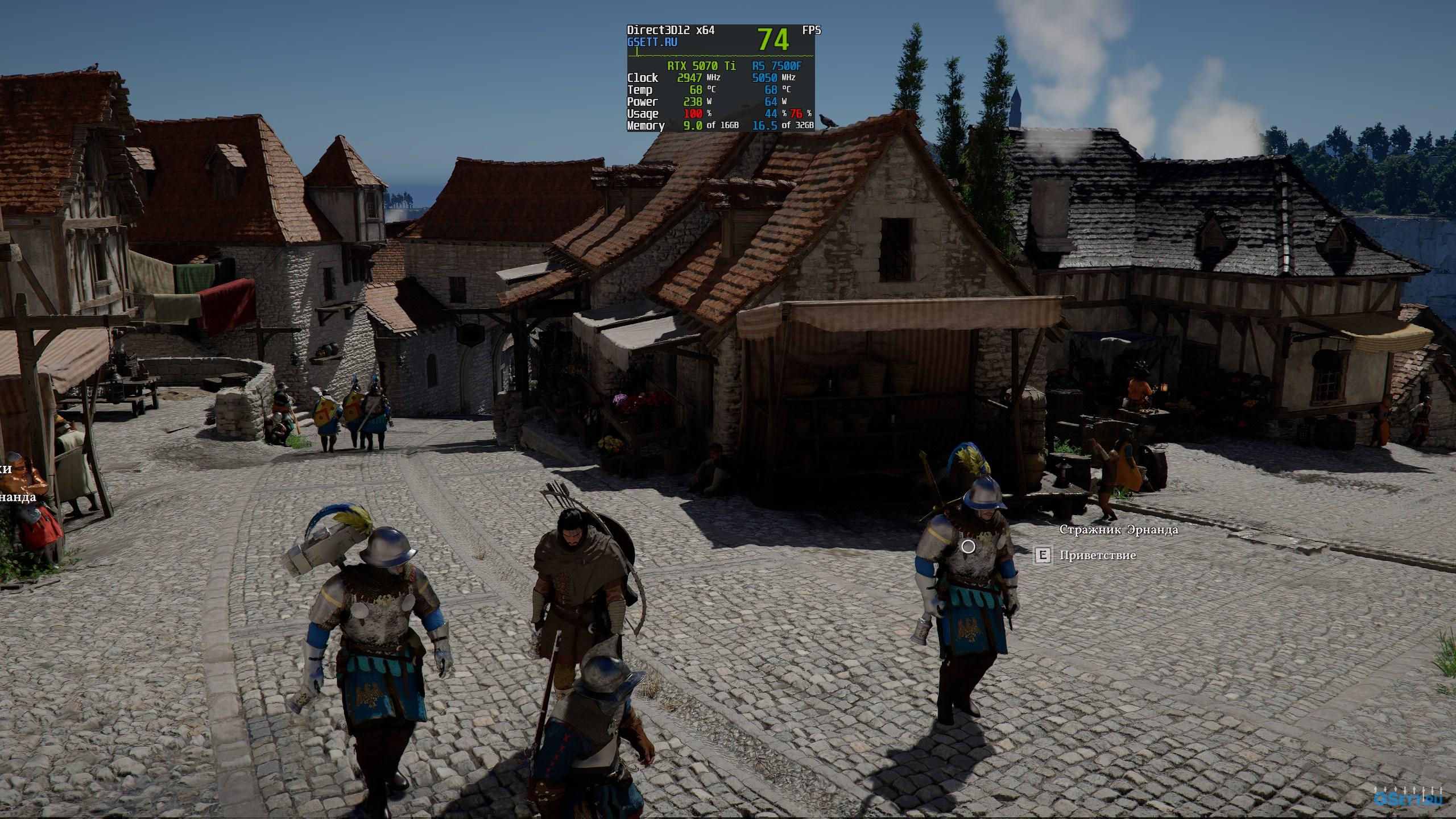Image resolution: width=1456 pixels, height=819 pixels.
Task: Click the GSETT.RU label in the performance overlay
Action: pyautogui.click(x=652, y=42)
